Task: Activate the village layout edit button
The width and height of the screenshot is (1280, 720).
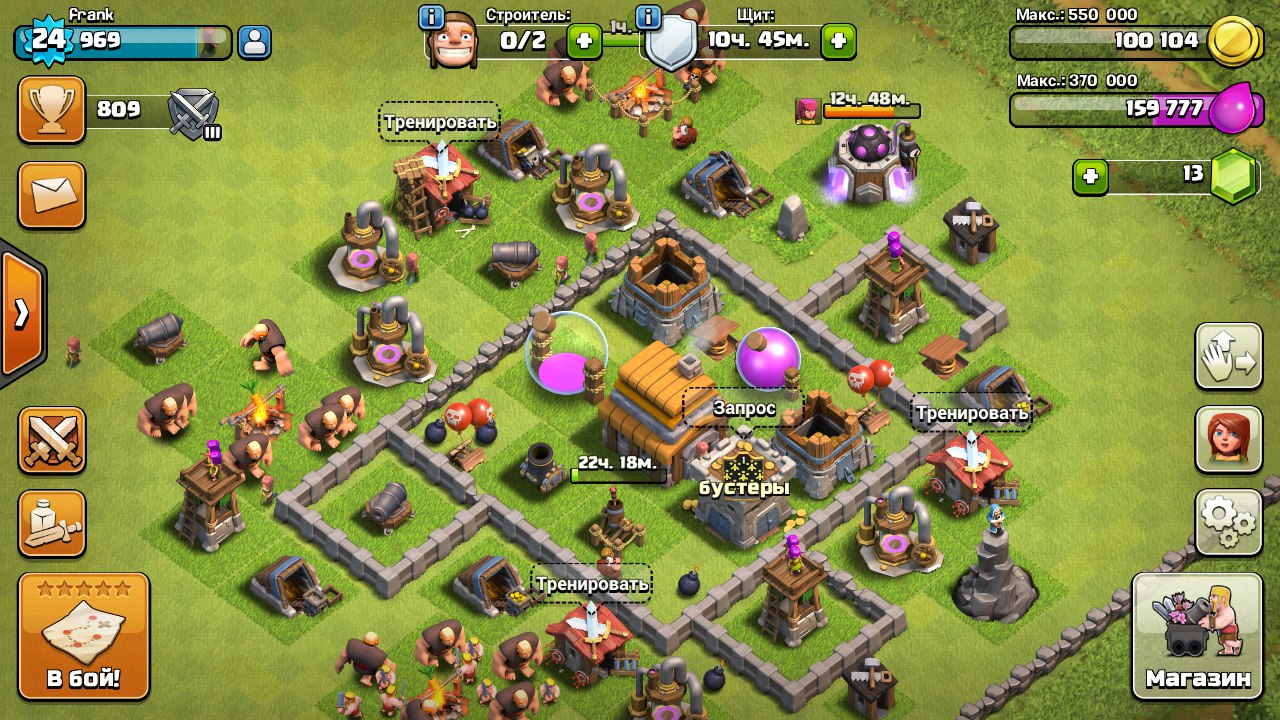Action: tap(1228, 356)
